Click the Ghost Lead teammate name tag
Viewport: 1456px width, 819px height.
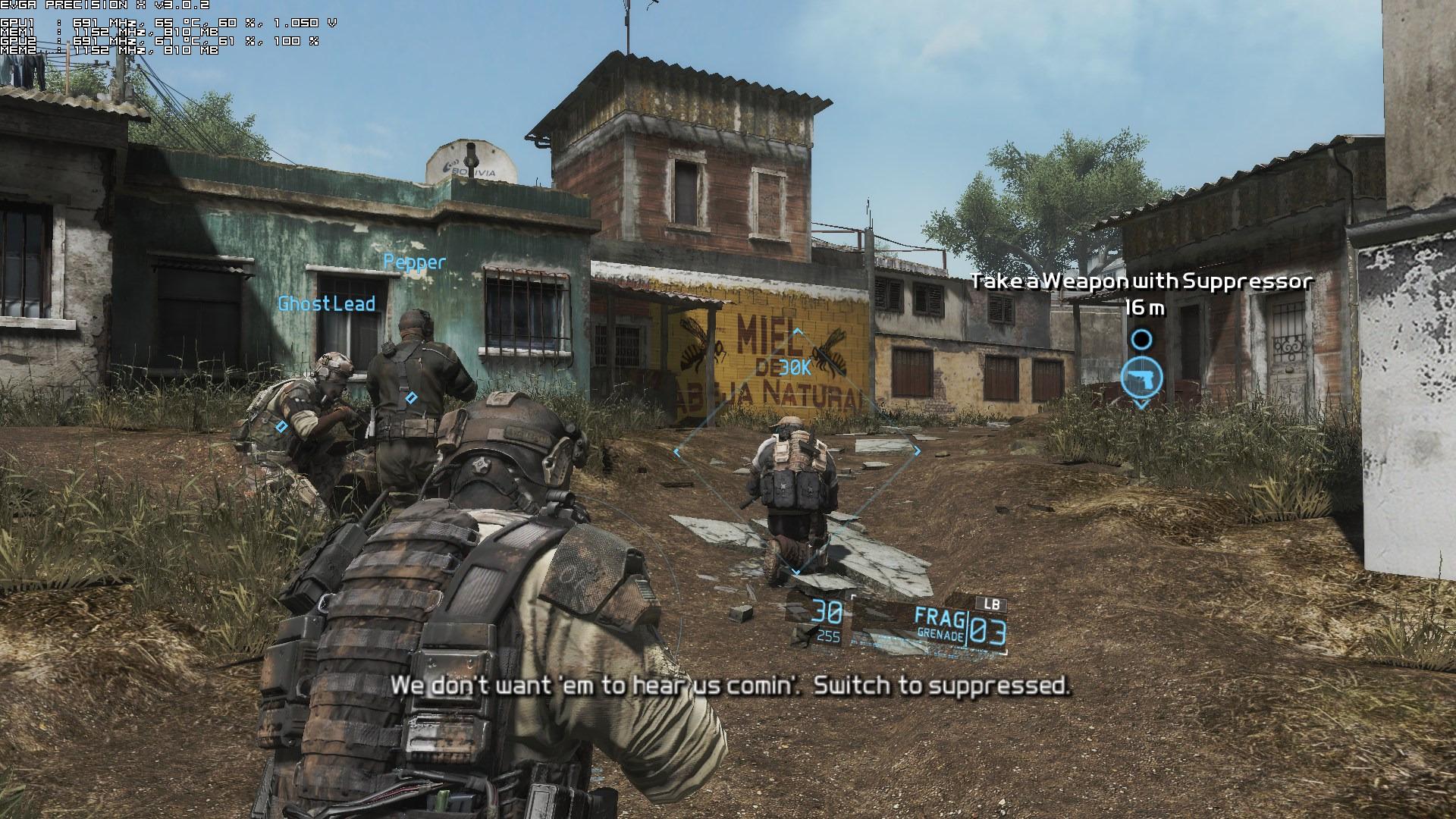click(327, 304)
